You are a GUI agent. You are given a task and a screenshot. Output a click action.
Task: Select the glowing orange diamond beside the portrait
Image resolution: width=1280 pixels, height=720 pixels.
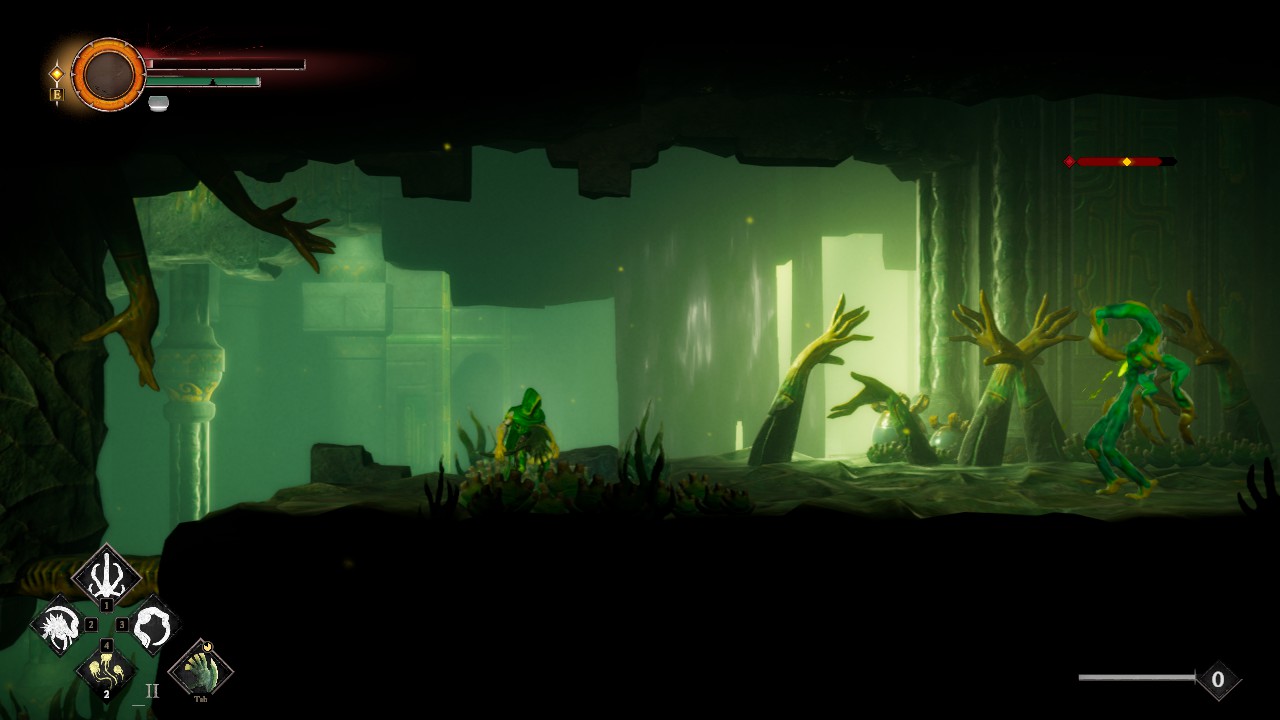(57, 74)
